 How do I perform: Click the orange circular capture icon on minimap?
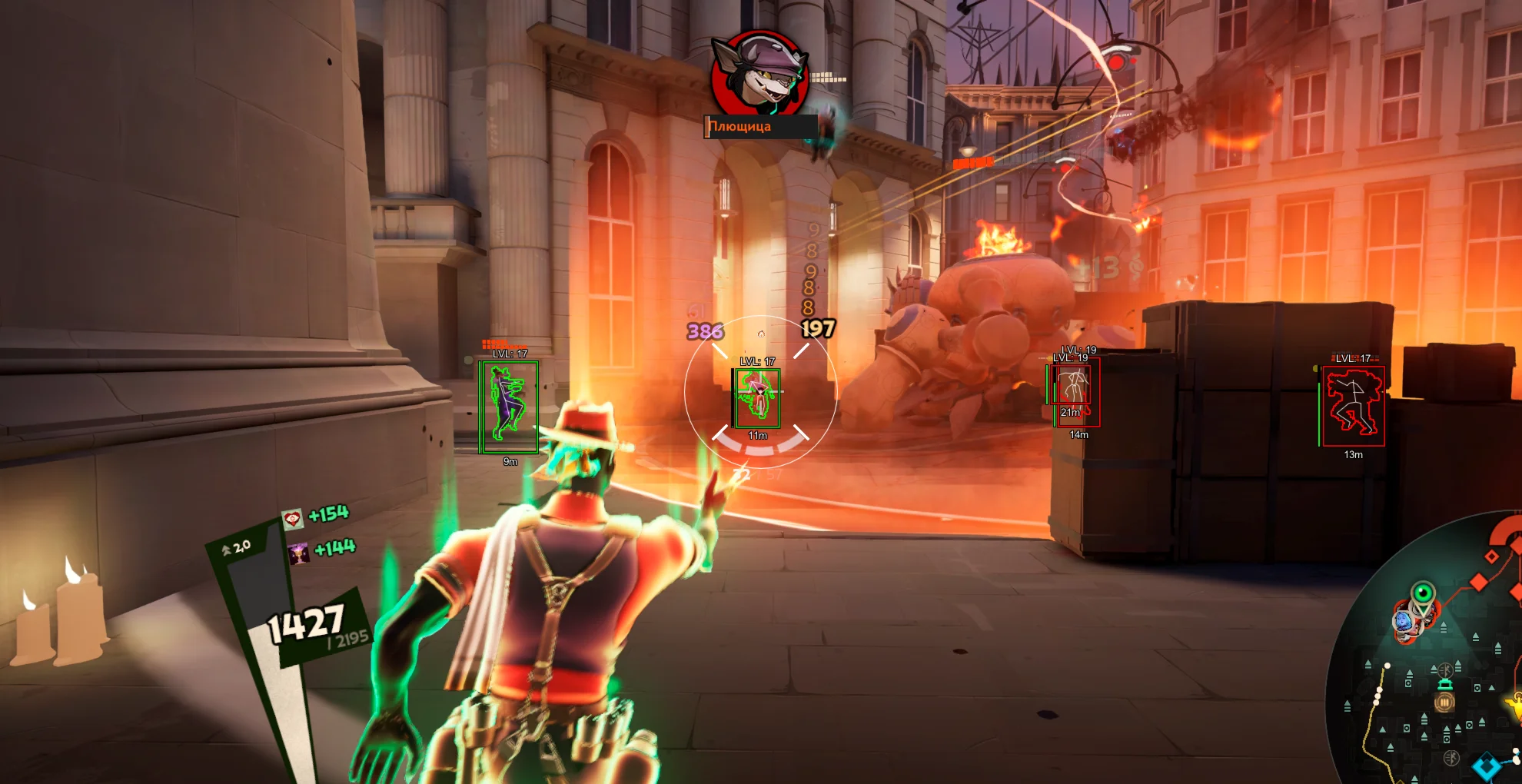1444,702
